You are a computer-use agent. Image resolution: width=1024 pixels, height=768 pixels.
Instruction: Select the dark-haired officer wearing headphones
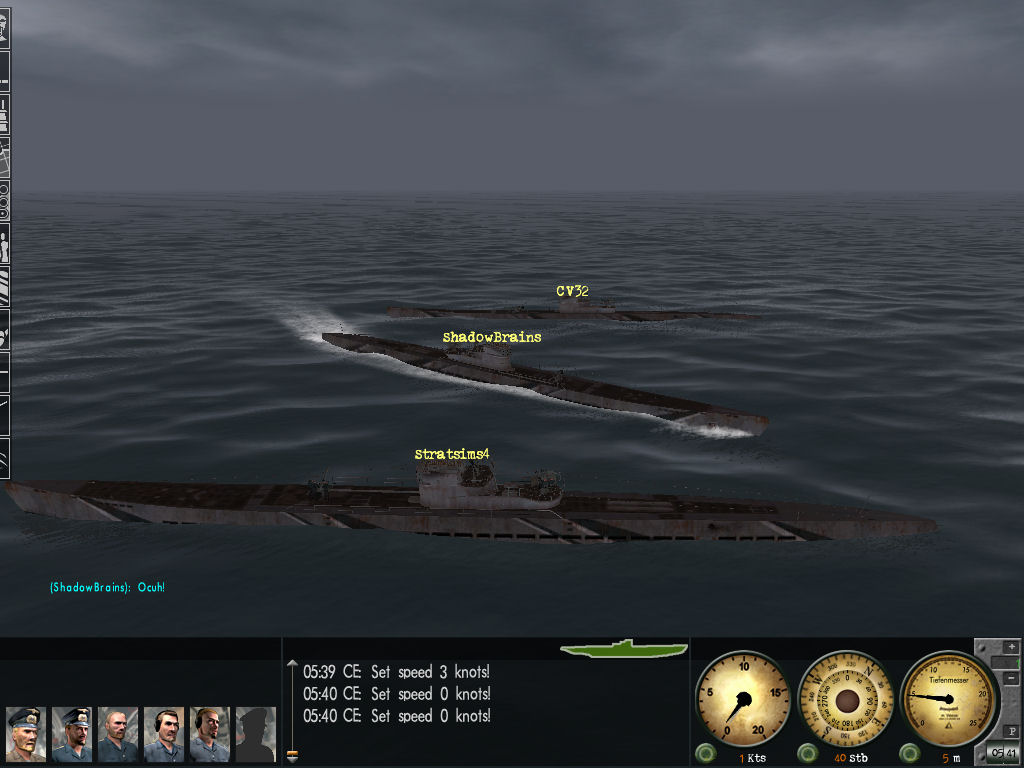tap(164, 734)
